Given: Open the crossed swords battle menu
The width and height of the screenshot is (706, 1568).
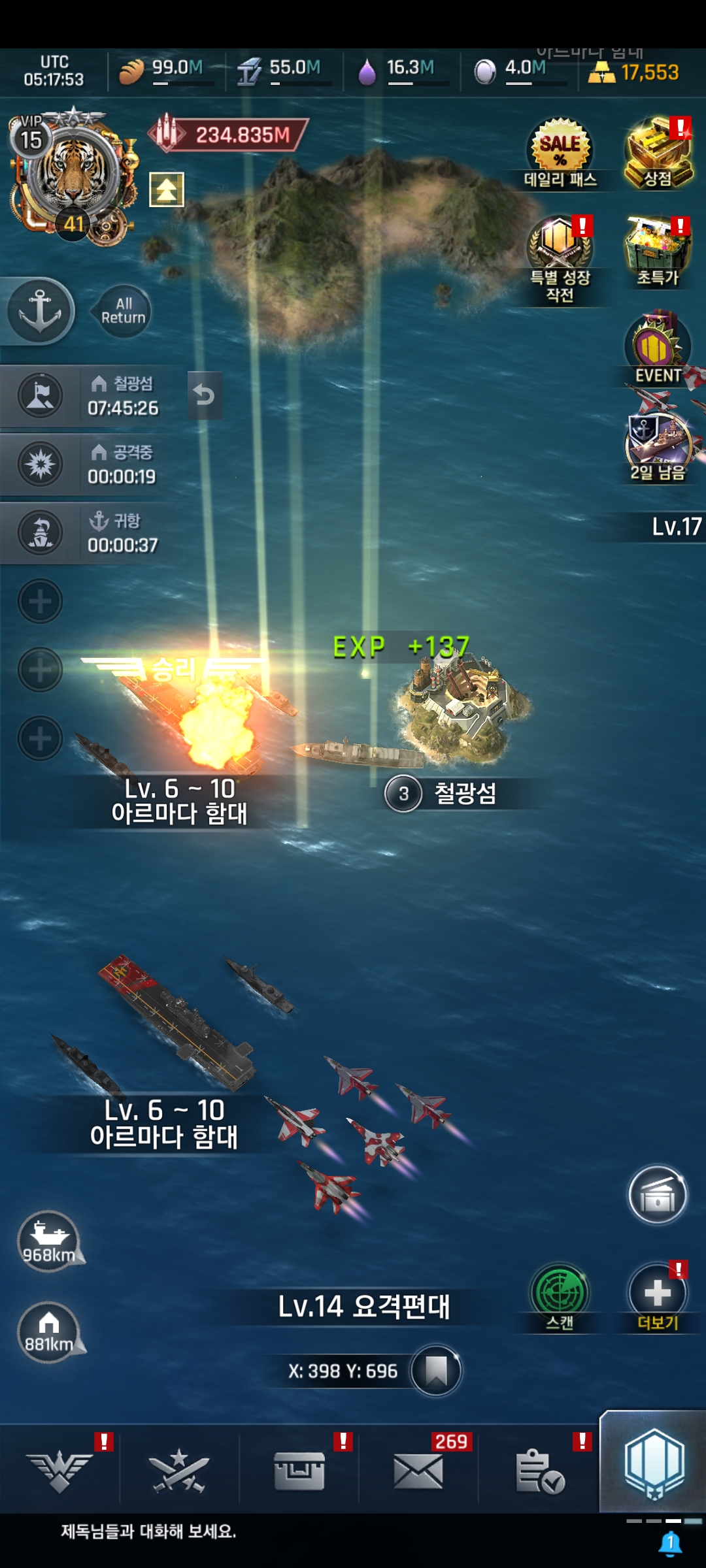Looking at the screenshot, I should tap(178, 1472).
